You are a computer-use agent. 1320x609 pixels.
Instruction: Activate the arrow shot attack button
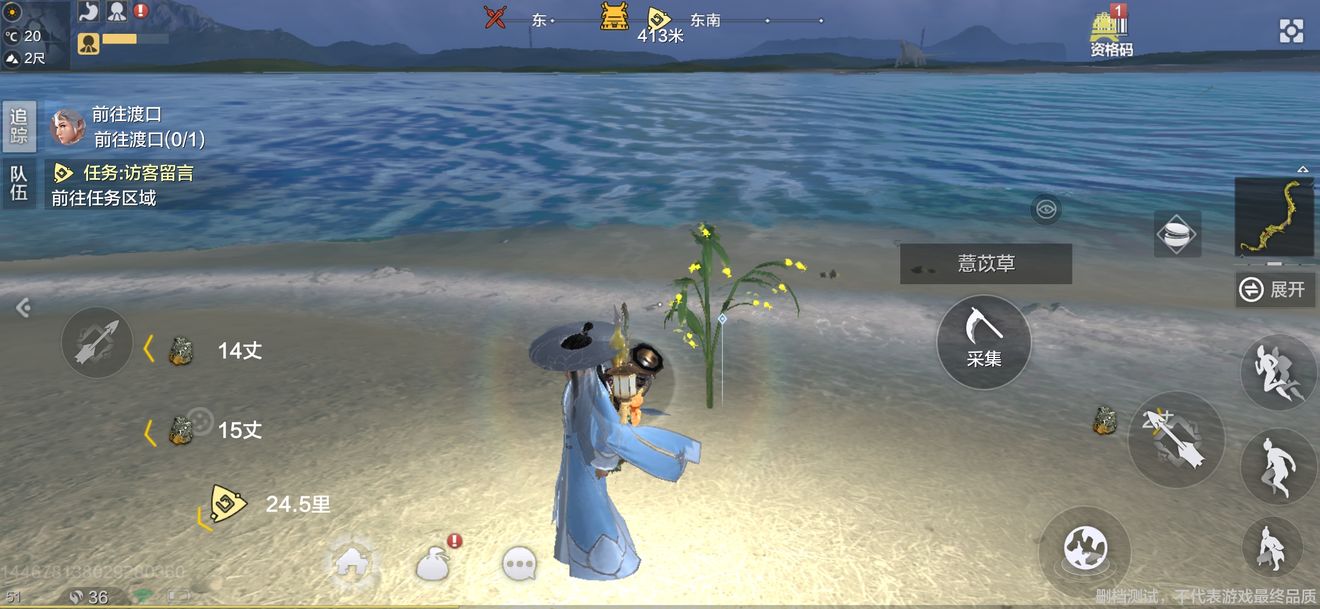(1176, 440)
